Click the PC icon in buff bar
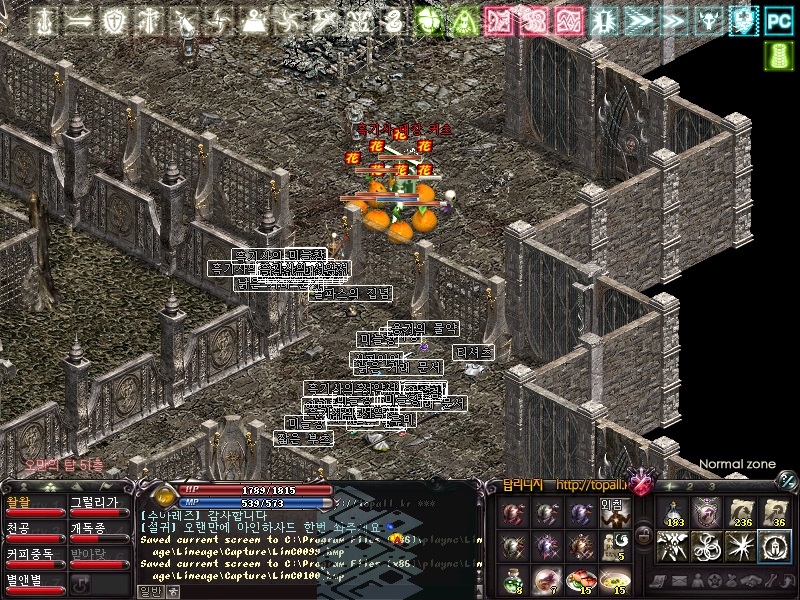The image size is (800, 600). tap(779, 21)
